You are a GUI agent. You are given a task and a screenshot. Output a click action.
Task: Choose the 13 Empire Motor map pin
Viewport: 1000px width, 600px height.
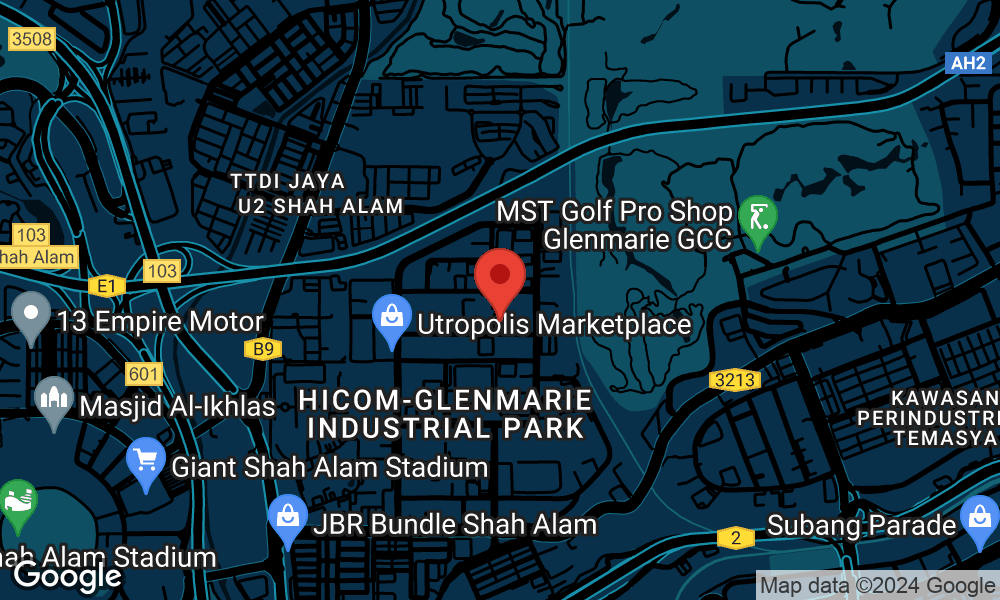[x=31, y=314]
